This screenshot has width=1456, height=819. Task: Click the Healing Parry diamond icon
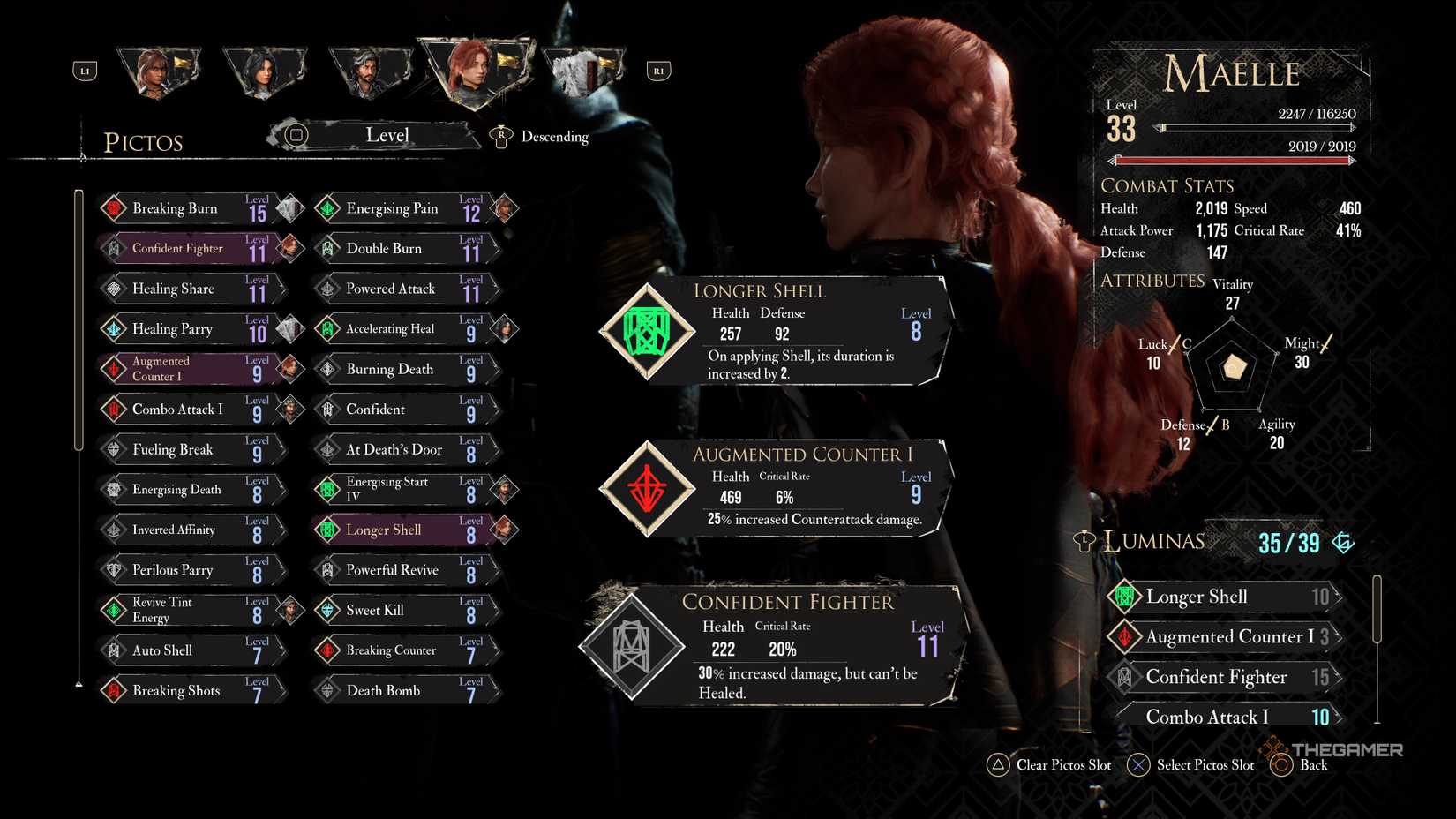click(113, 328)
